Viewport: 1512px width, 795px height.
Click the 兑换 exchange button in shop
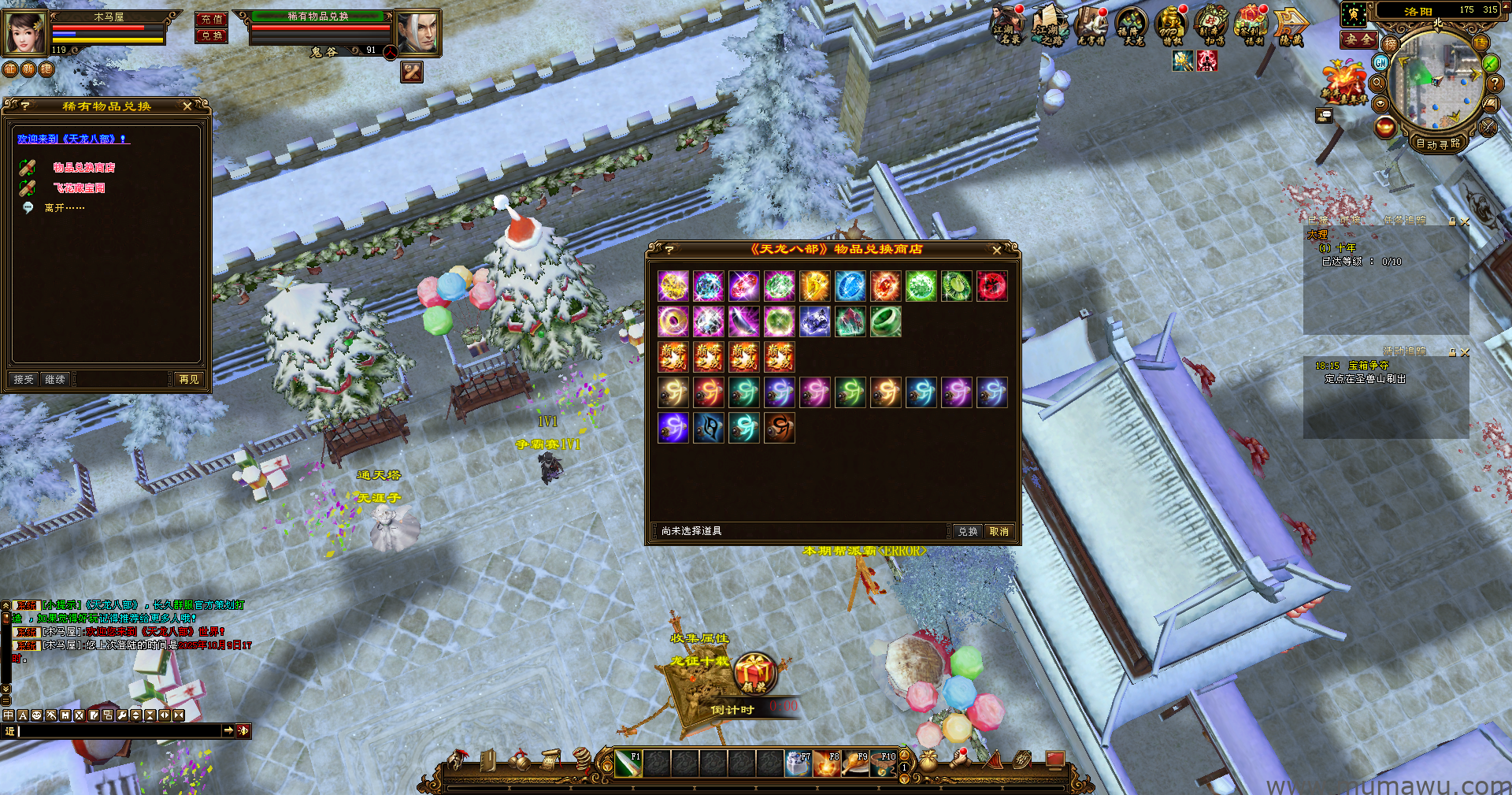pyautogui.click(x=967, y=532)
